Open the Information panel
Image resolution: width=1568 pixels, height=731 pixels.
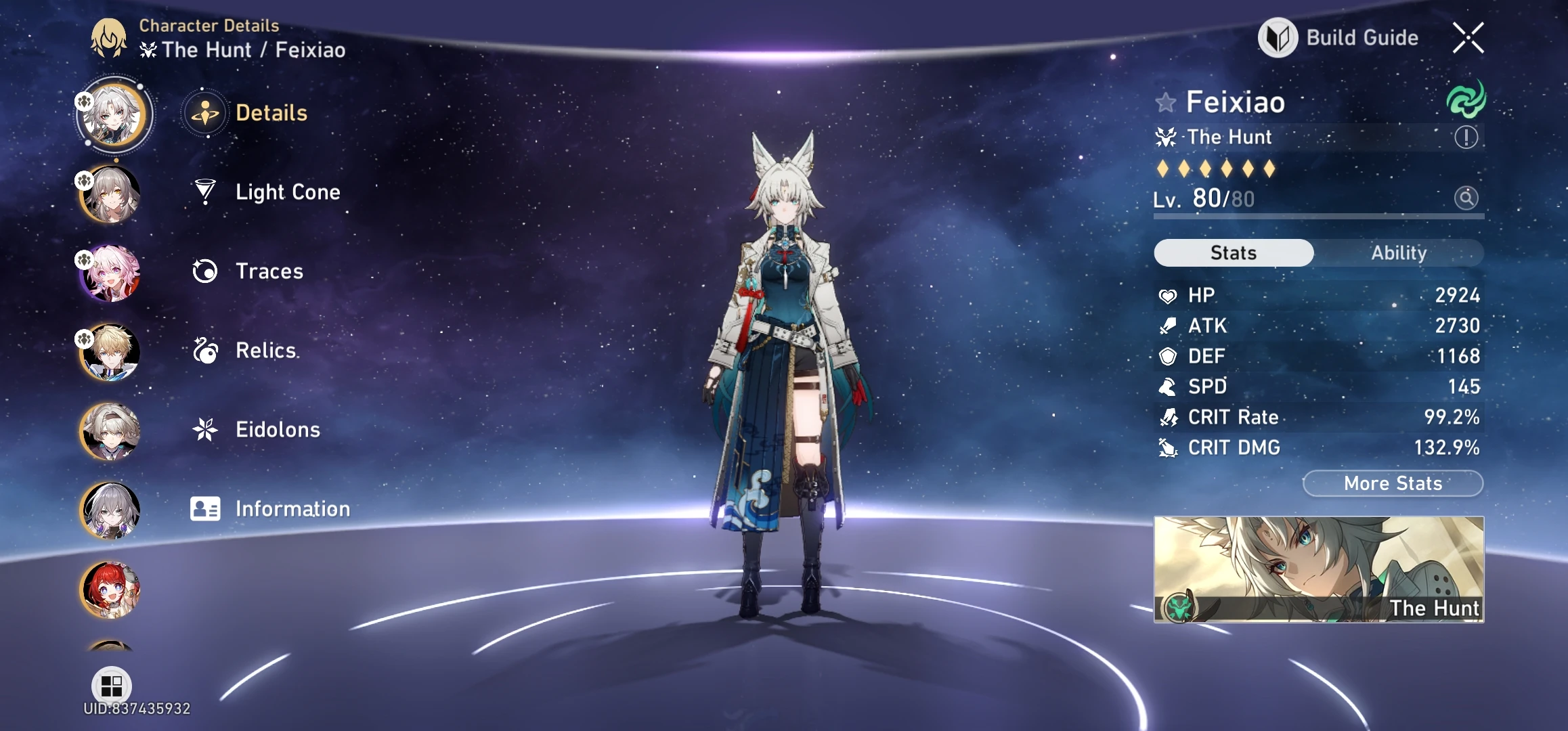[x=291, y=508]
